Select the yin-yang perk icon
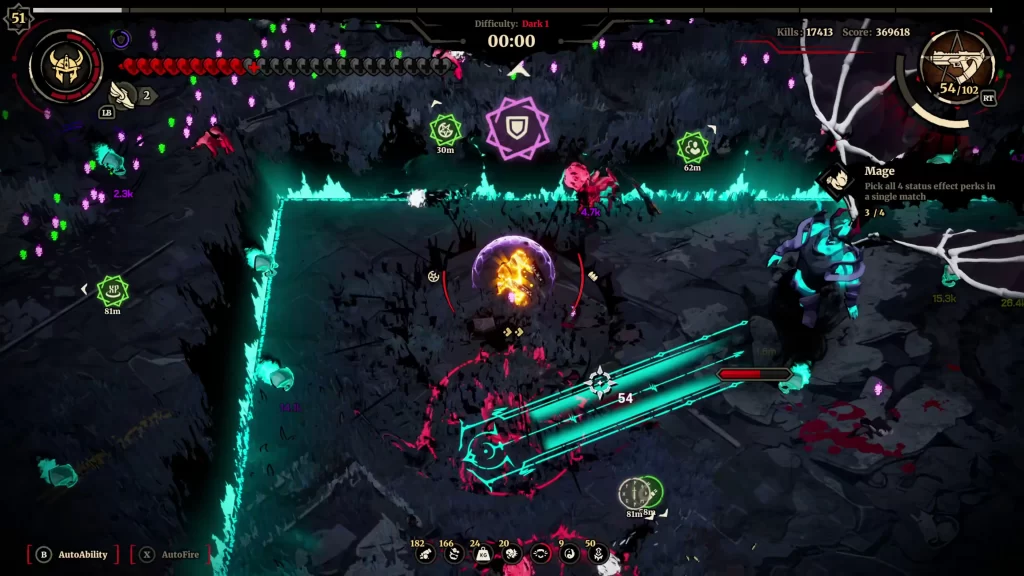 coord(569,554)
